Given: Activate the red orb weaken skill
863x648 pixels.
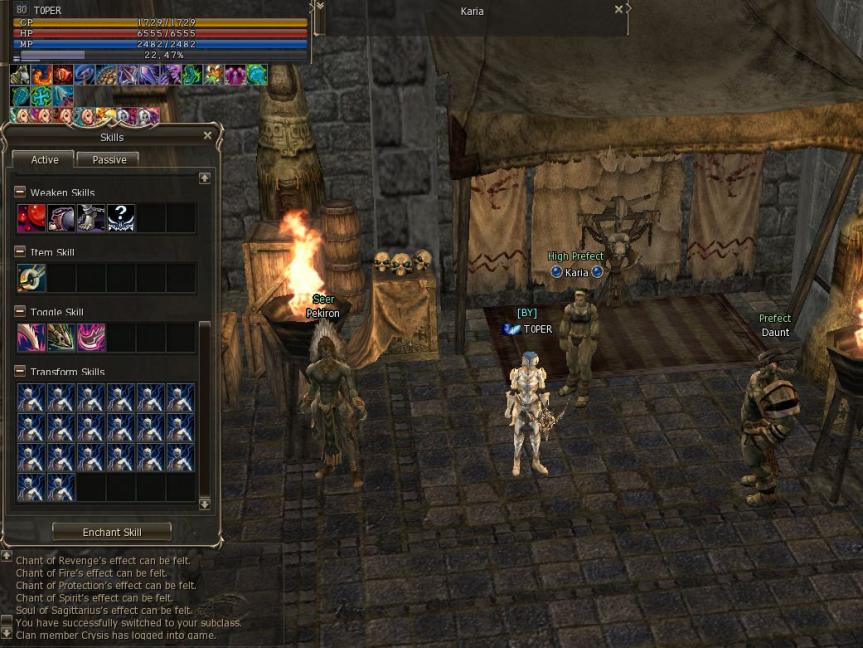Looking at the screenshot, I should click(31, 218).
